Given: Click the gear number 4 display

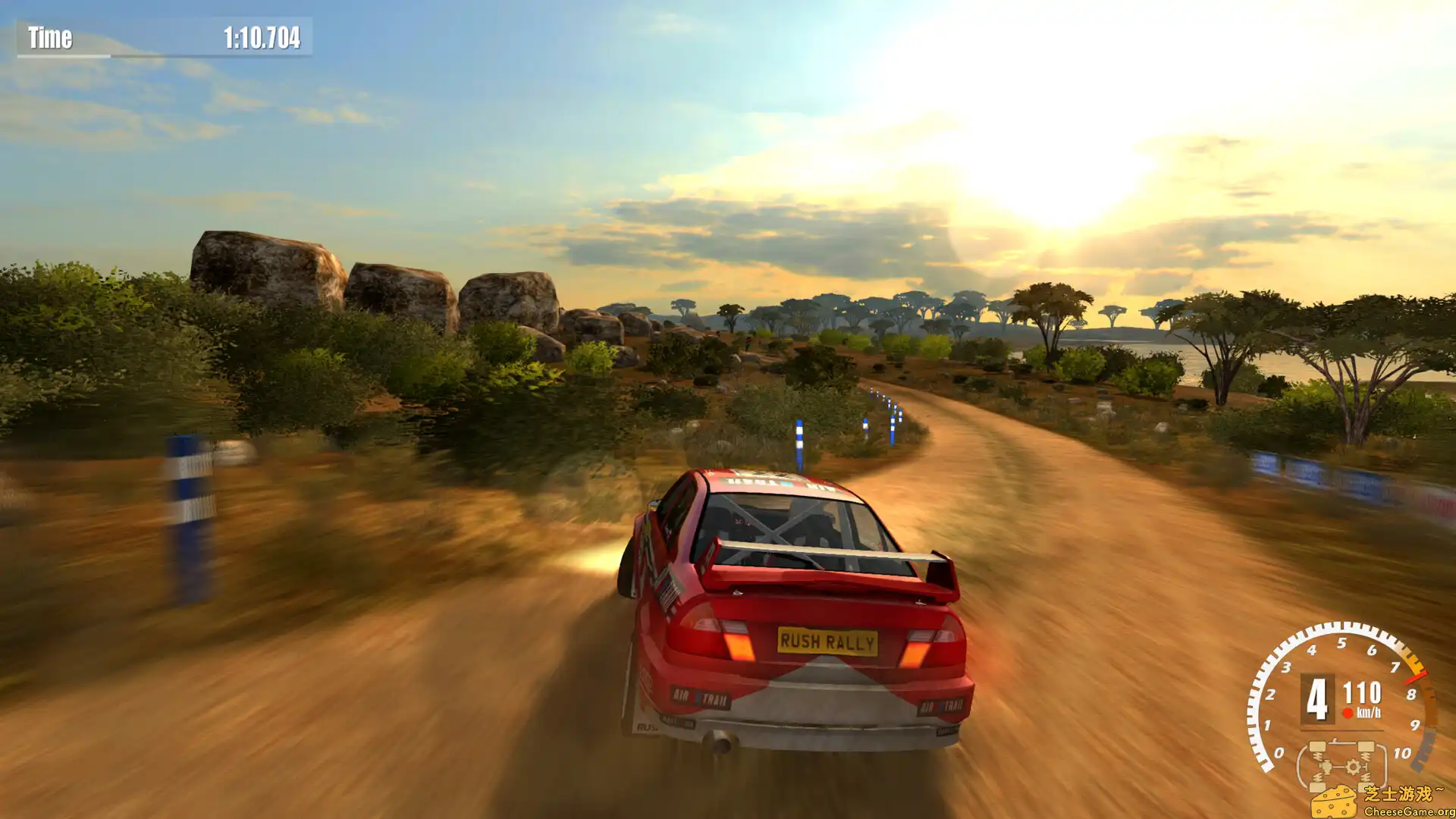Looking at the screenshot, I should [1316, 699].
